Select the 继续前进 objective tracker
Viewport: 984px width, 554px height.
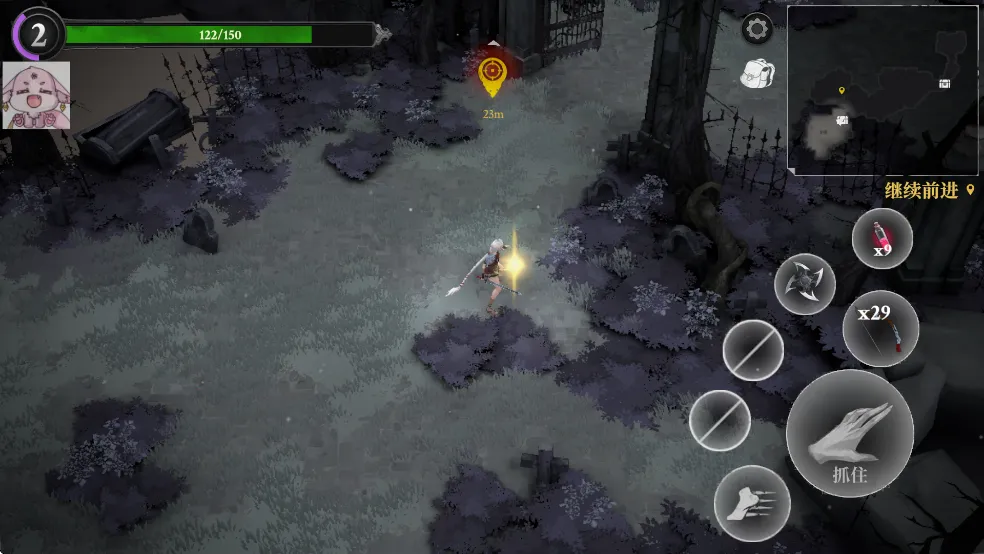929,190
